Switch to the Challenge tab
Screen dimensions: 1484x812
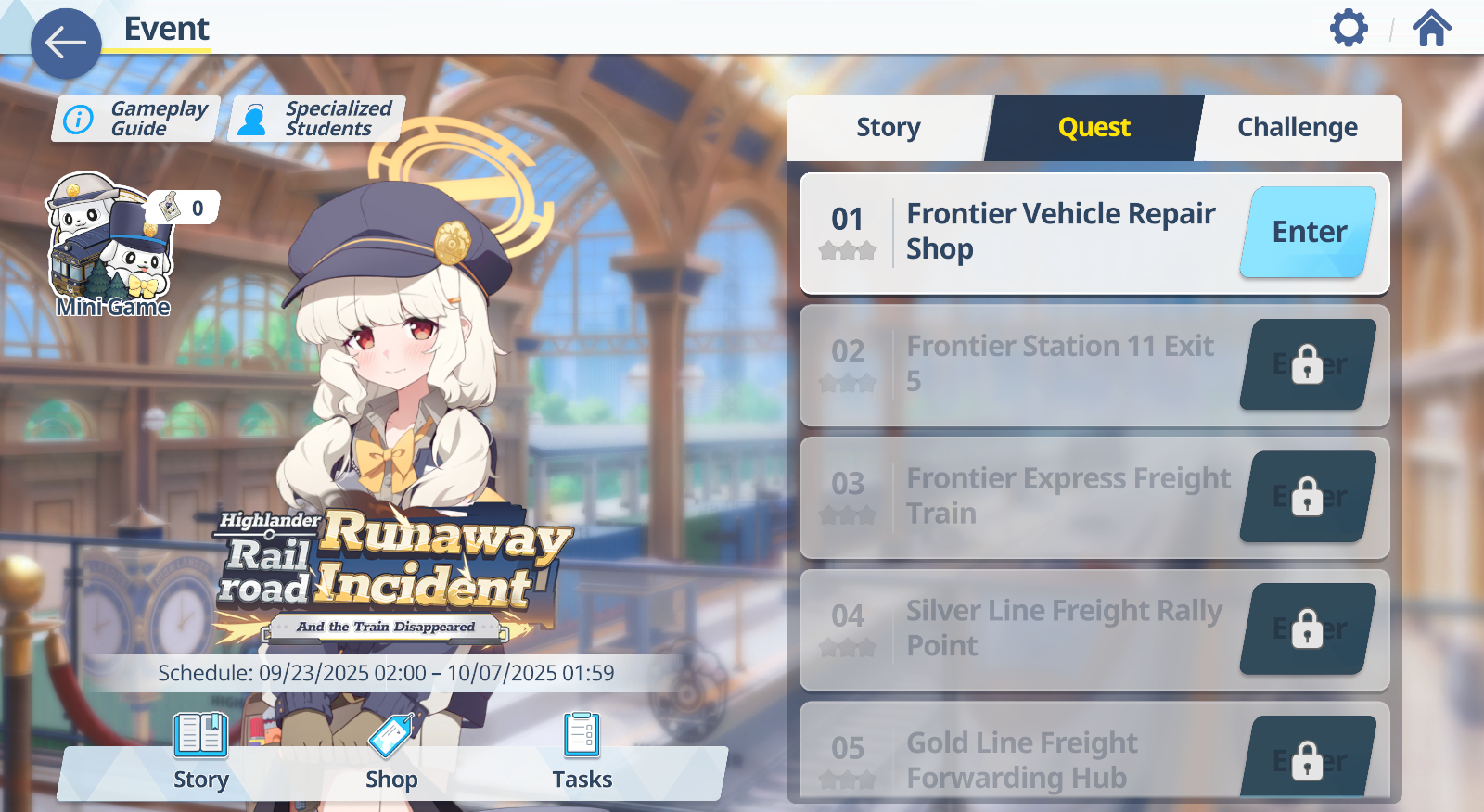click(1296, 127)
